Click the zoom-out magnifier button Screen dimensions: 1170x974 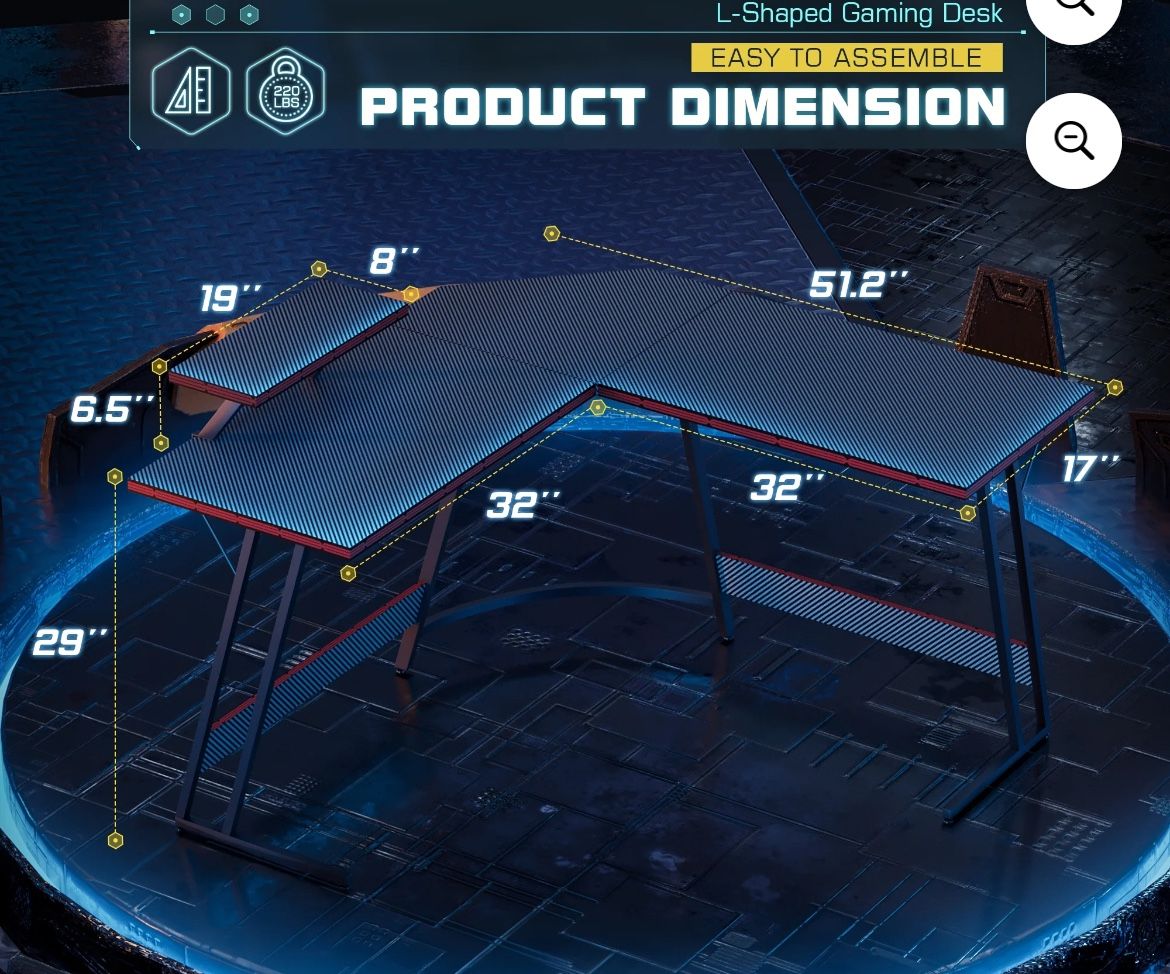tap(1073, 141)
